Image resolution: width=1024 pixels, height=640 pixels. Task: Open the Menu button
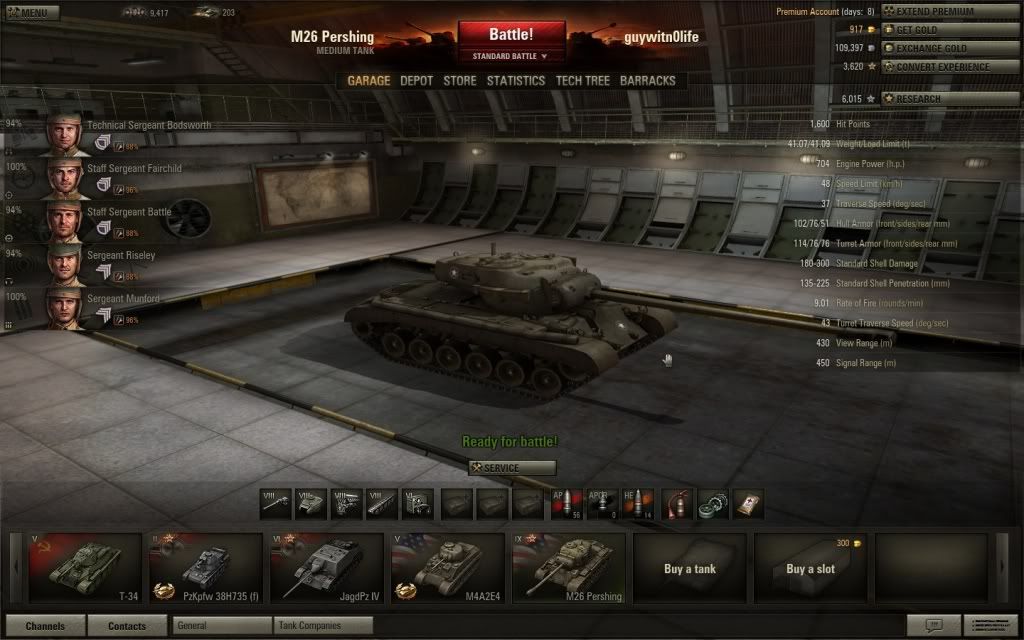point(31,13)
